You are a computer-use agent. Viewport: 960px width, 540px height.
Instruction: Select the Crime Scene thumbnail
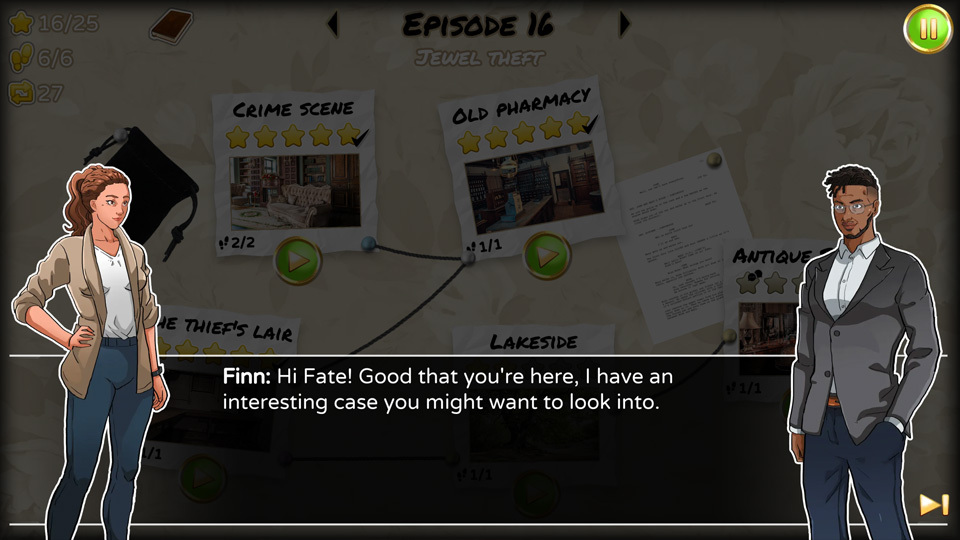click(x=295, y=191)
